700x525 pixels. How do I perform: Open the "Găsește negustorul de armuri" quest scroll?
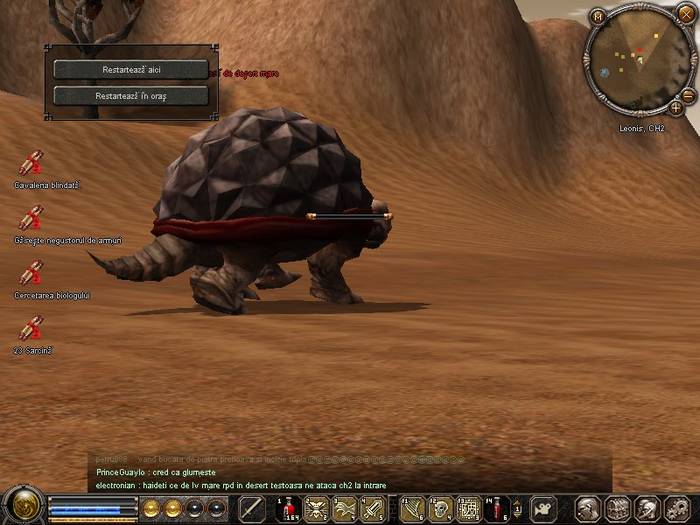pos(31,218)
